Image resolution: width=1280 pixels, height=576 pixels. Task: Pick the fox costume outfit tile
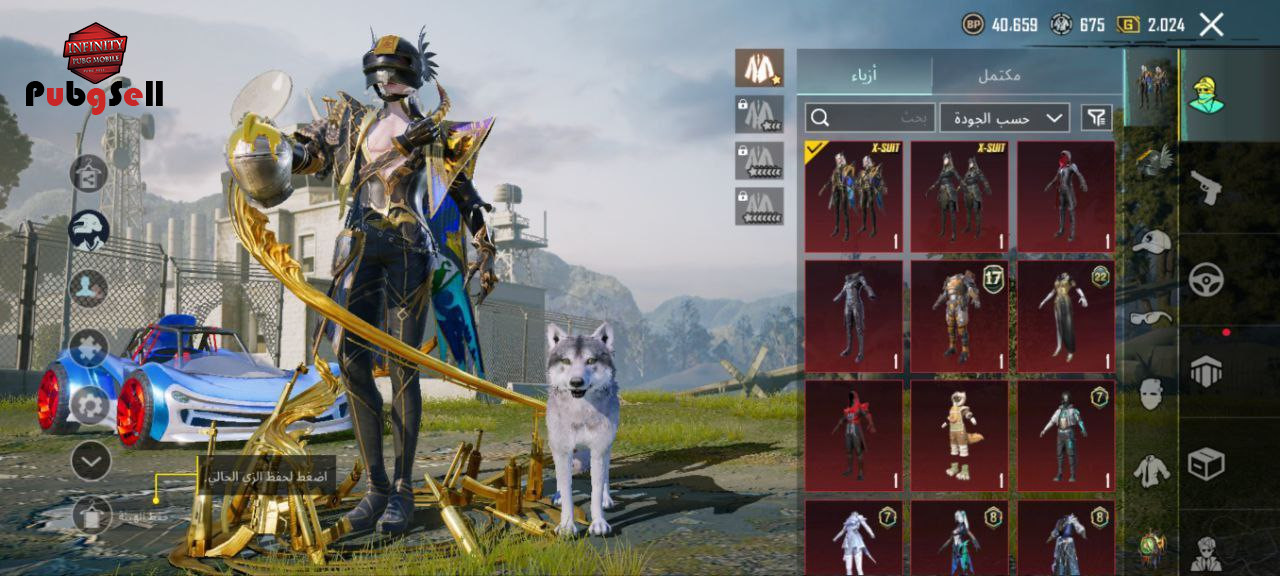point(959,435)
